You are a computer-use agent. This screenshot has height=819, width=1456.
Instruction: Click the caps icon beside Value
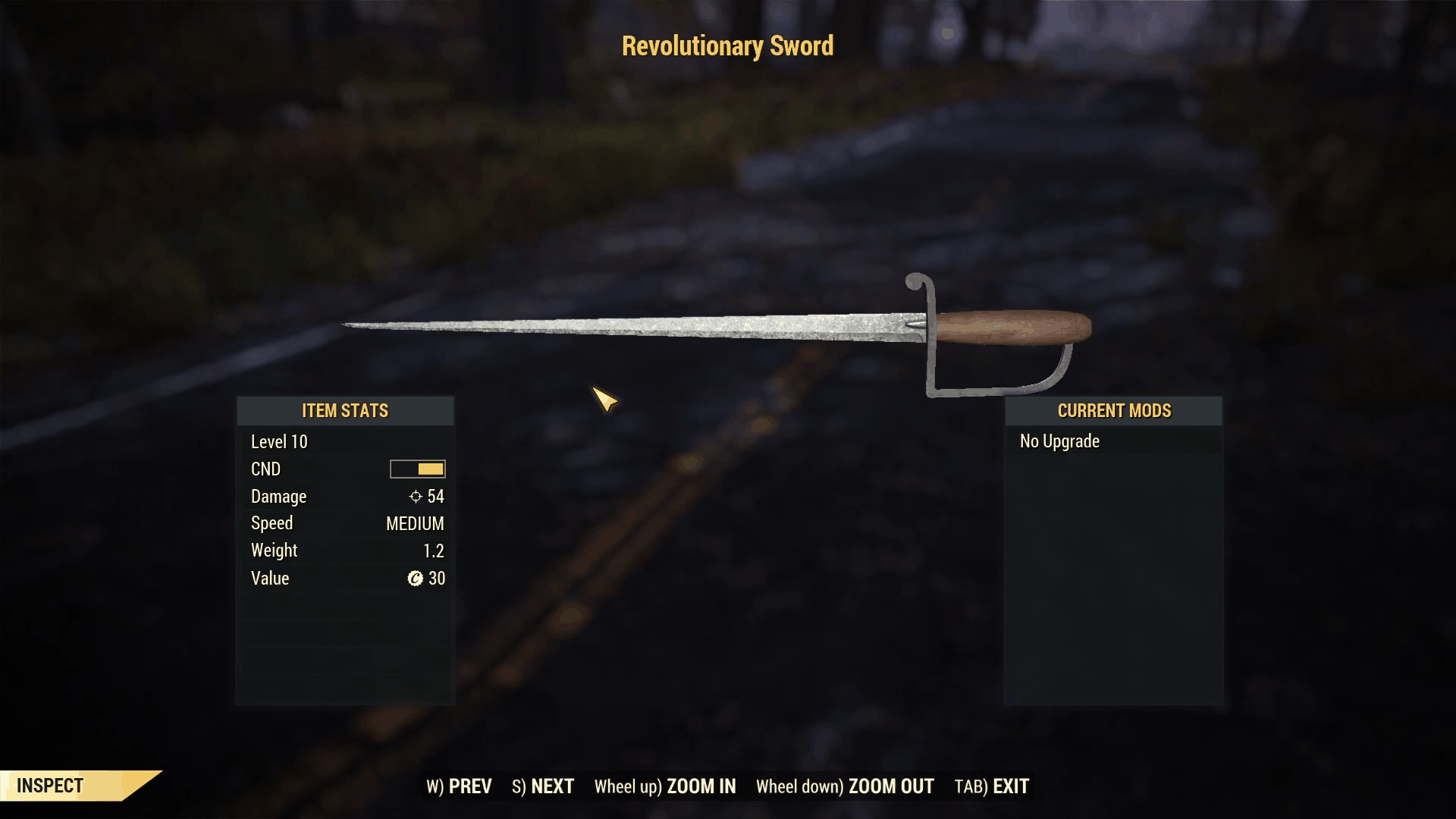pyautogui.click(x=417, y=579)
